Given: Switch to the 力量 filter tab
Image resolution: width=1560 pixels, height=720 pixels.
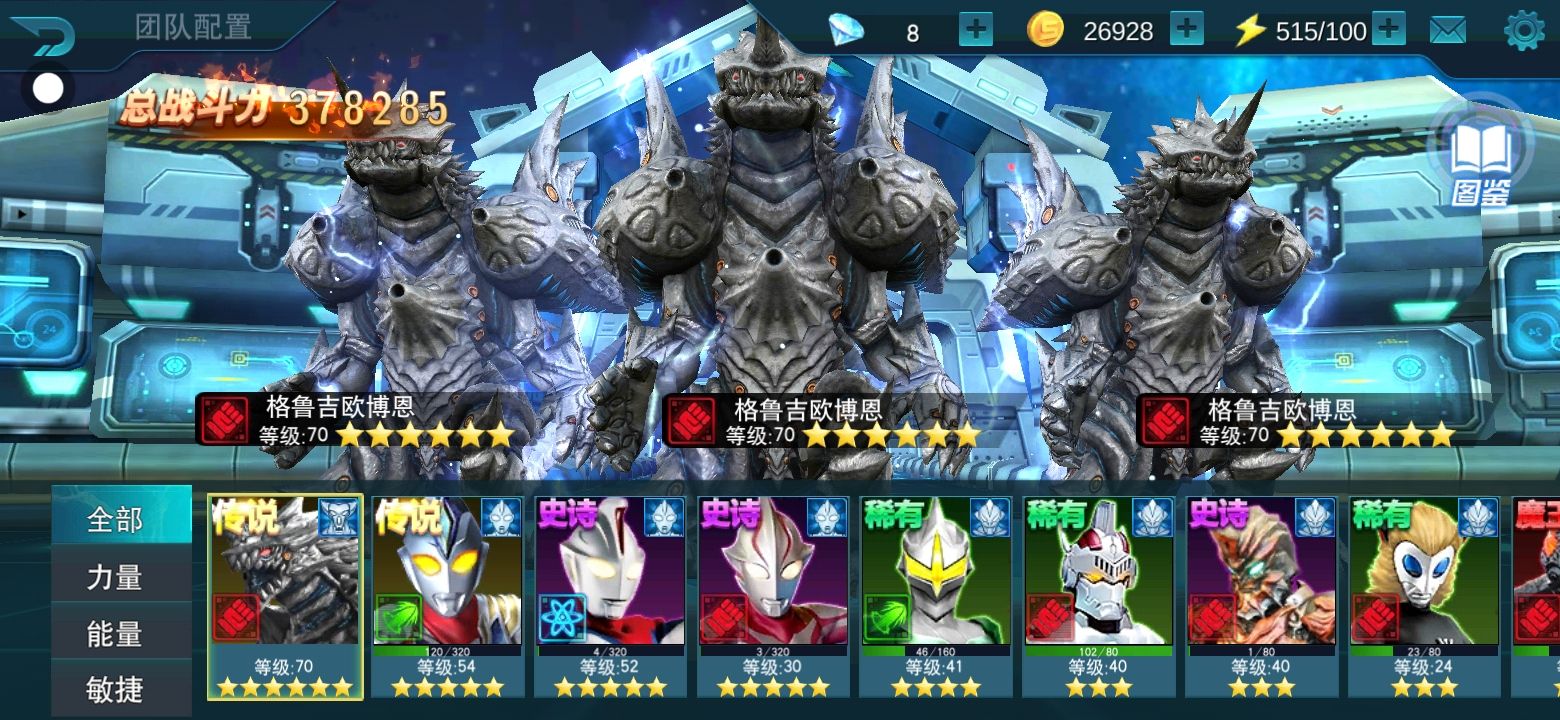Looking at the screenshot, I should click(x=115, y=577).
